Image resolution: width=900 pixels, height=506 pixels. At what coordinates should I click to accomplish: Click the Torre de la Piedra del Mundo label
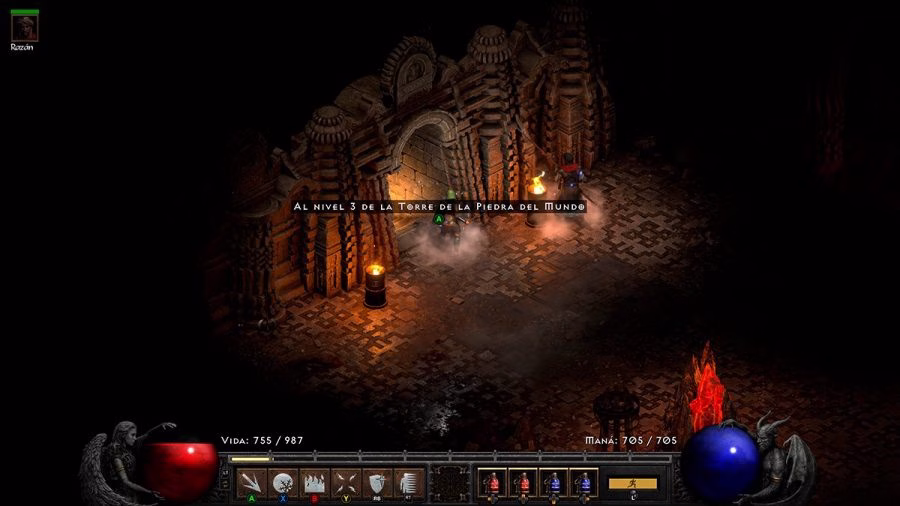pyautogui.click(x=438, y=206)
